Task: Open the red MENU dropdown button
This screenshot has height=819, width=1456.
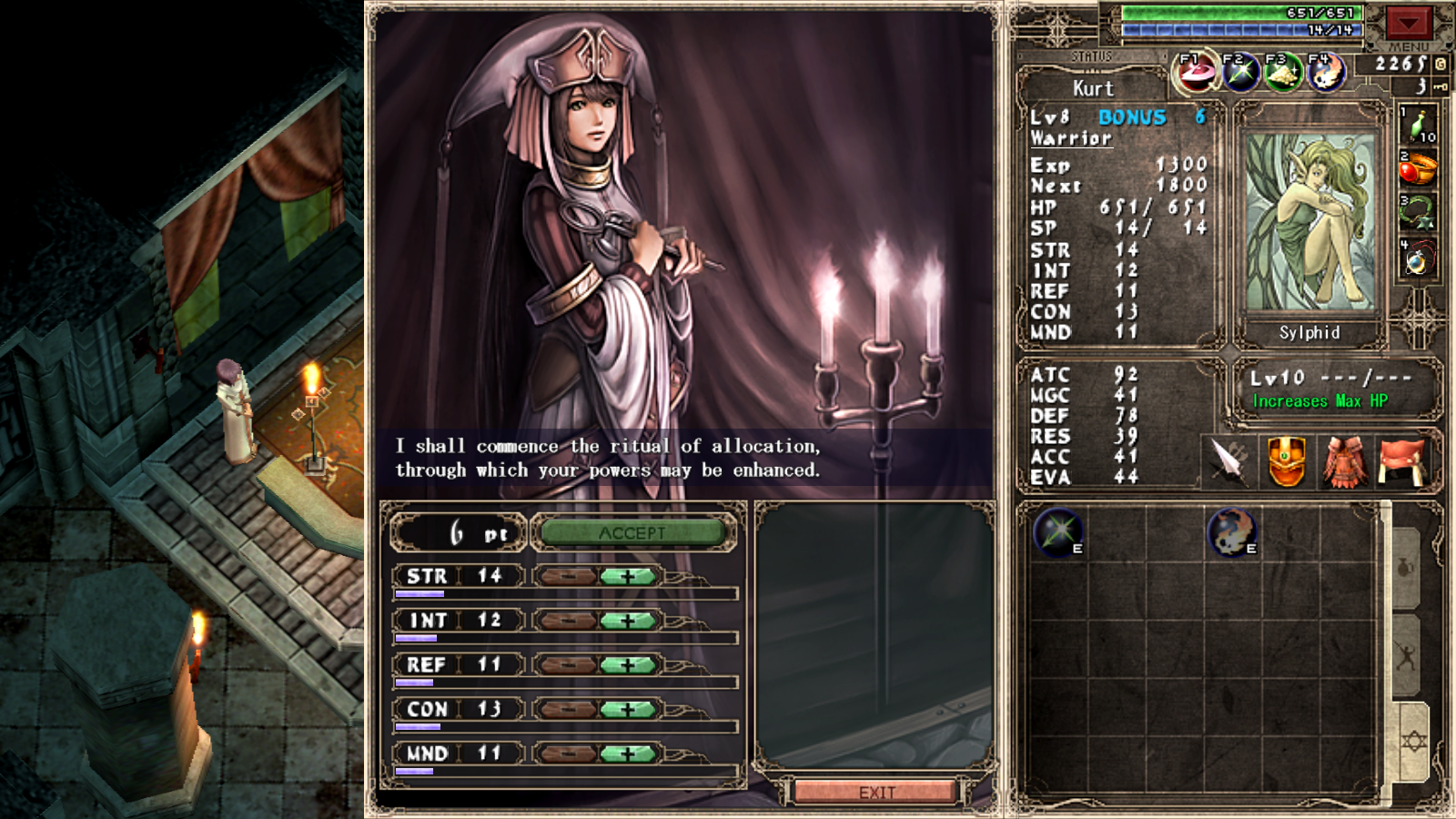Action: (1408, 23)
